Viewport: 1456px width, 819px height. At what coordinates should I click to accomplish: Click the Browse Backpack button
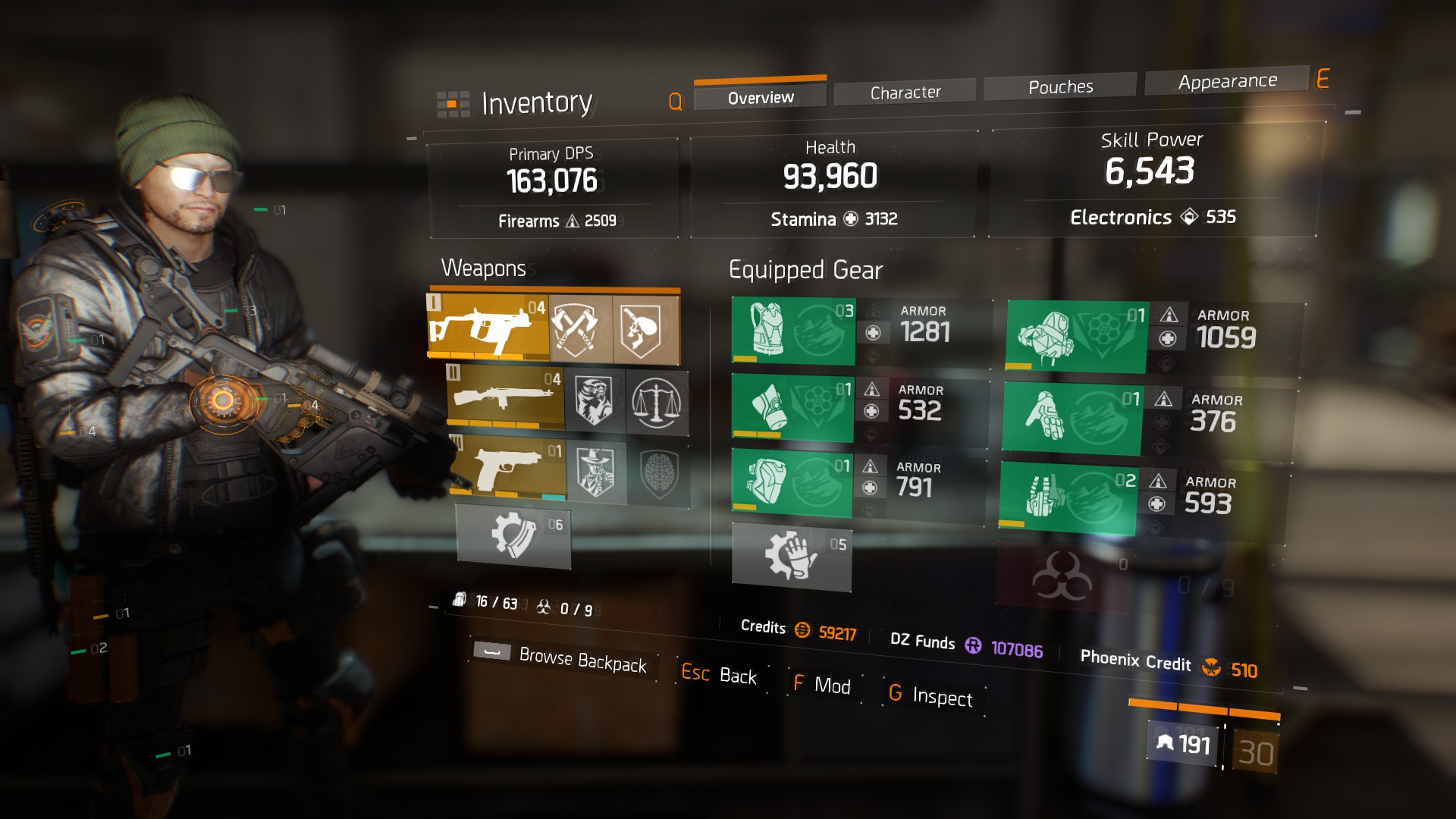coord(563,657)
